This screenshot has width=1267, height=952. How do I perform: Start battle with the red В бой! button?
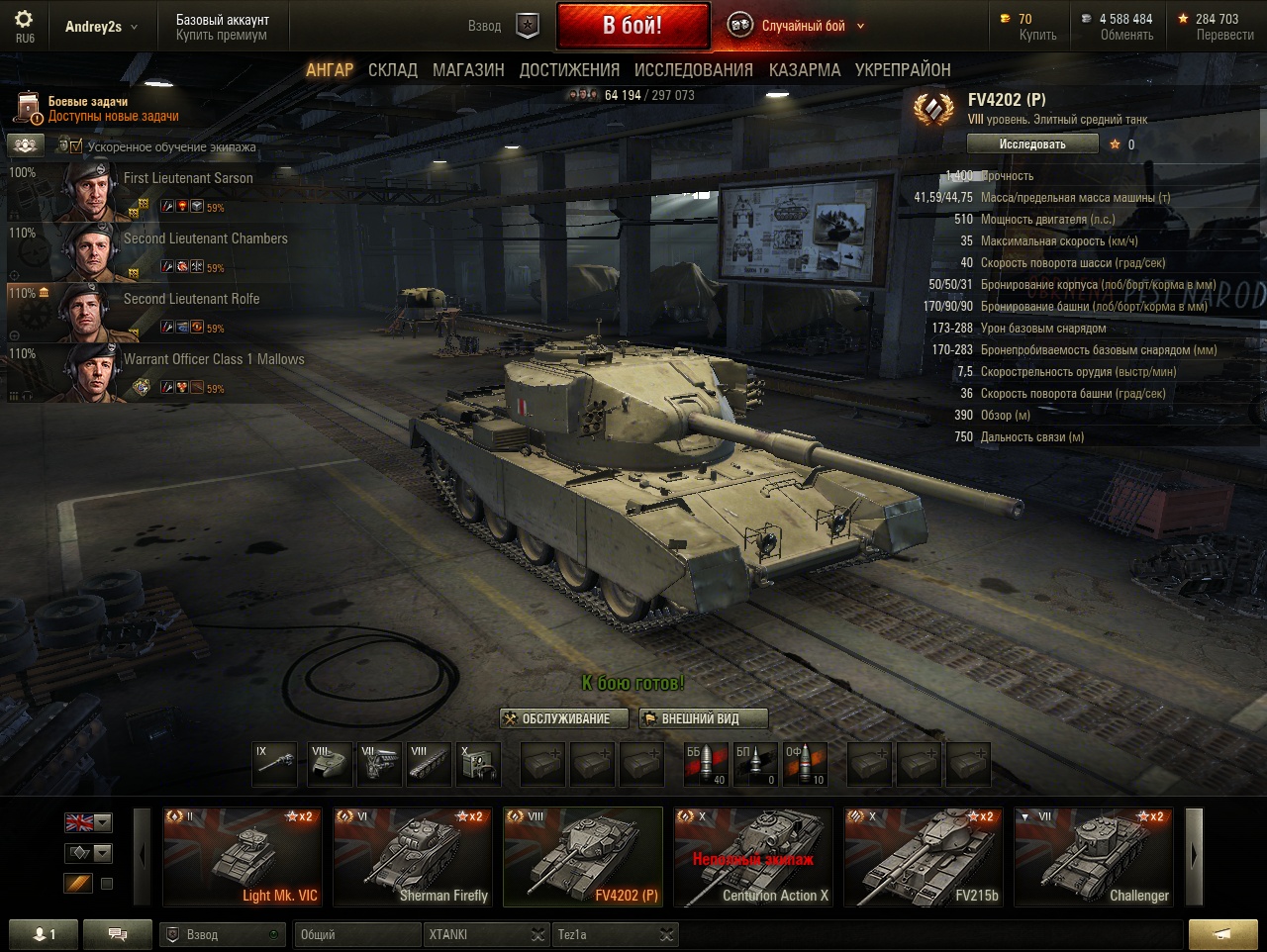[633, 26]
